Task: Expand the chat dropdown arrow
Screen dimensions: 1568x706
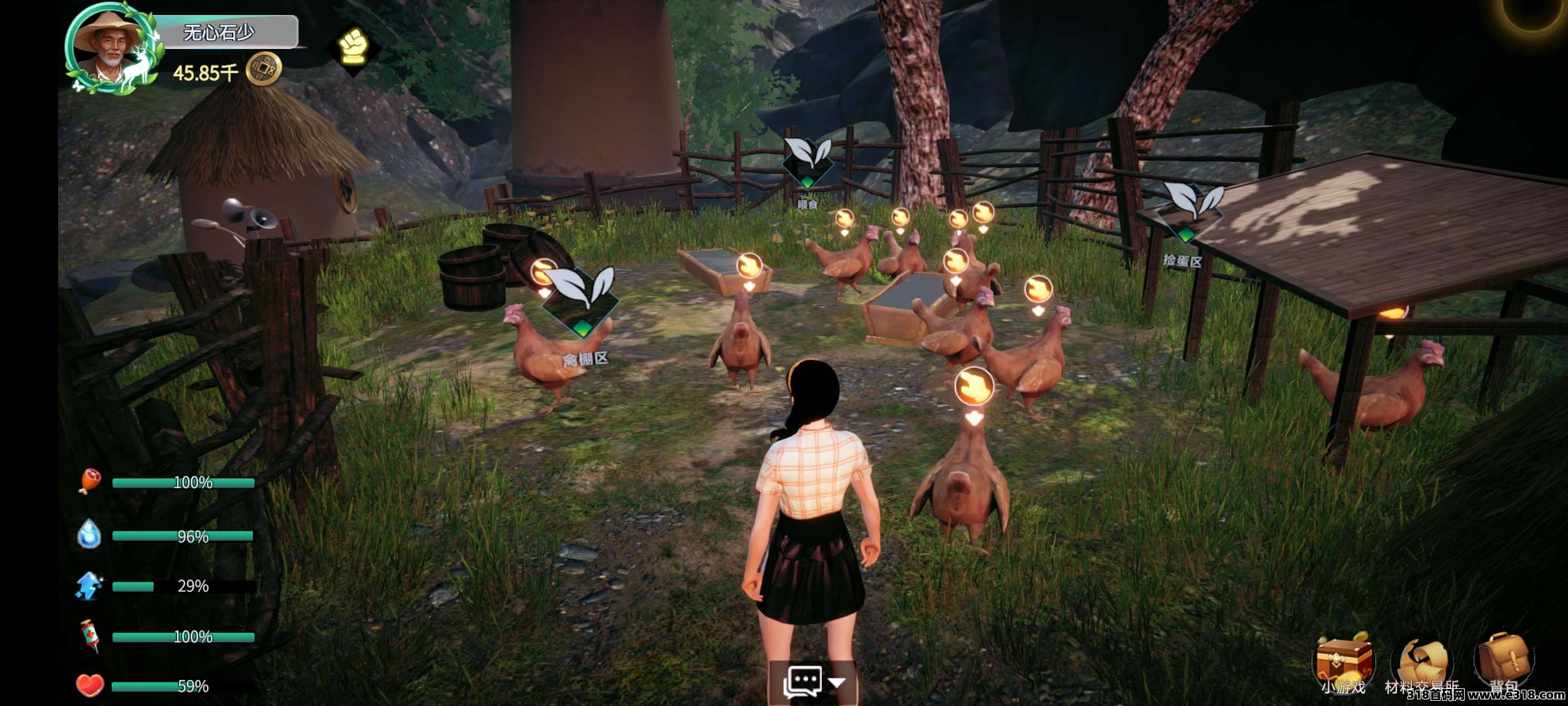Action: 837,682
